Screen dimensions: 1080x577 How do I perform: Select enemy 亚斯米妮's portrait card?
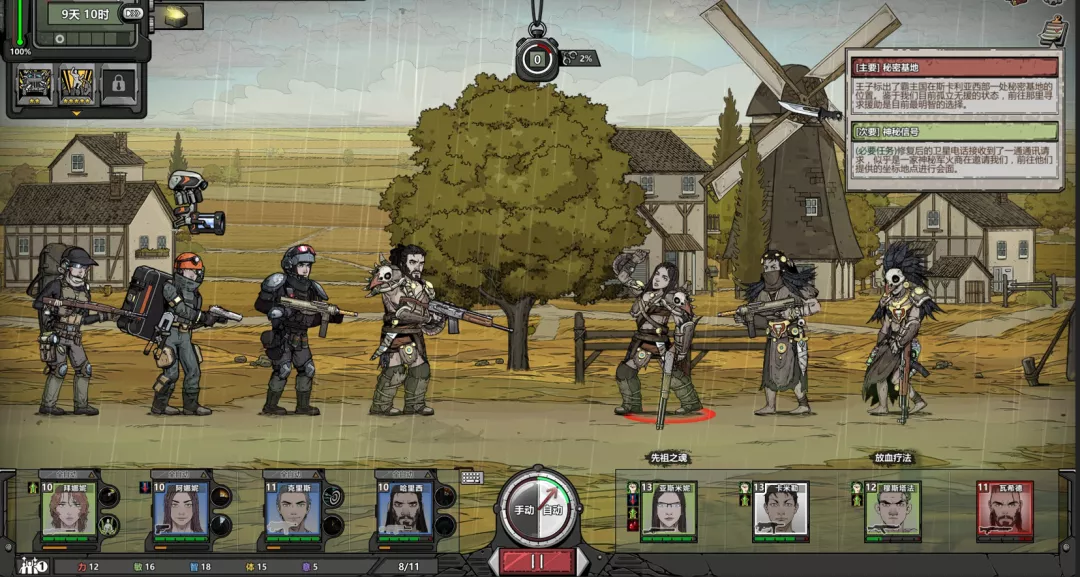[668, 511]
